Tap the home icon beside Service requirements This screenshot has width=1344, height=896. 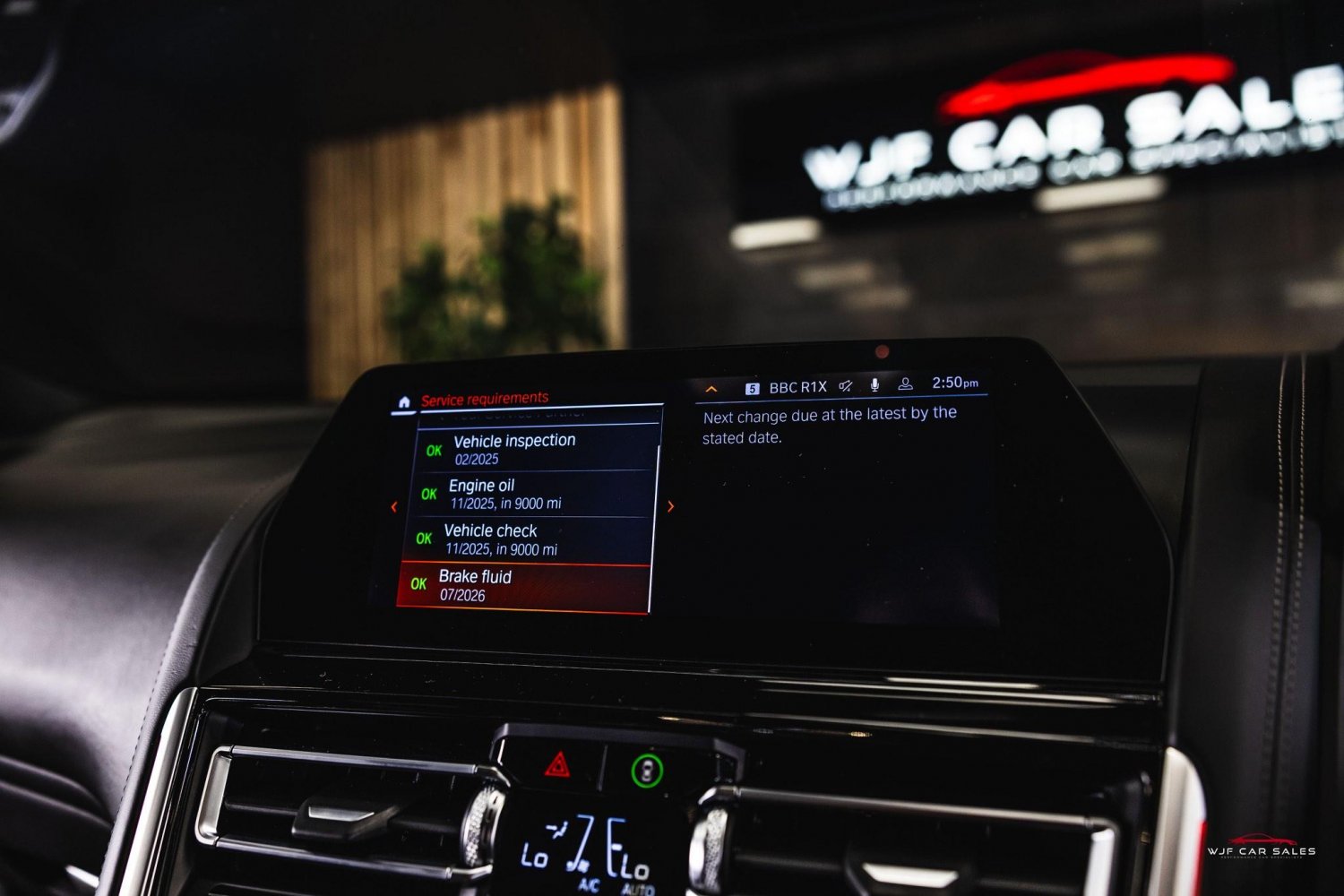404,402
